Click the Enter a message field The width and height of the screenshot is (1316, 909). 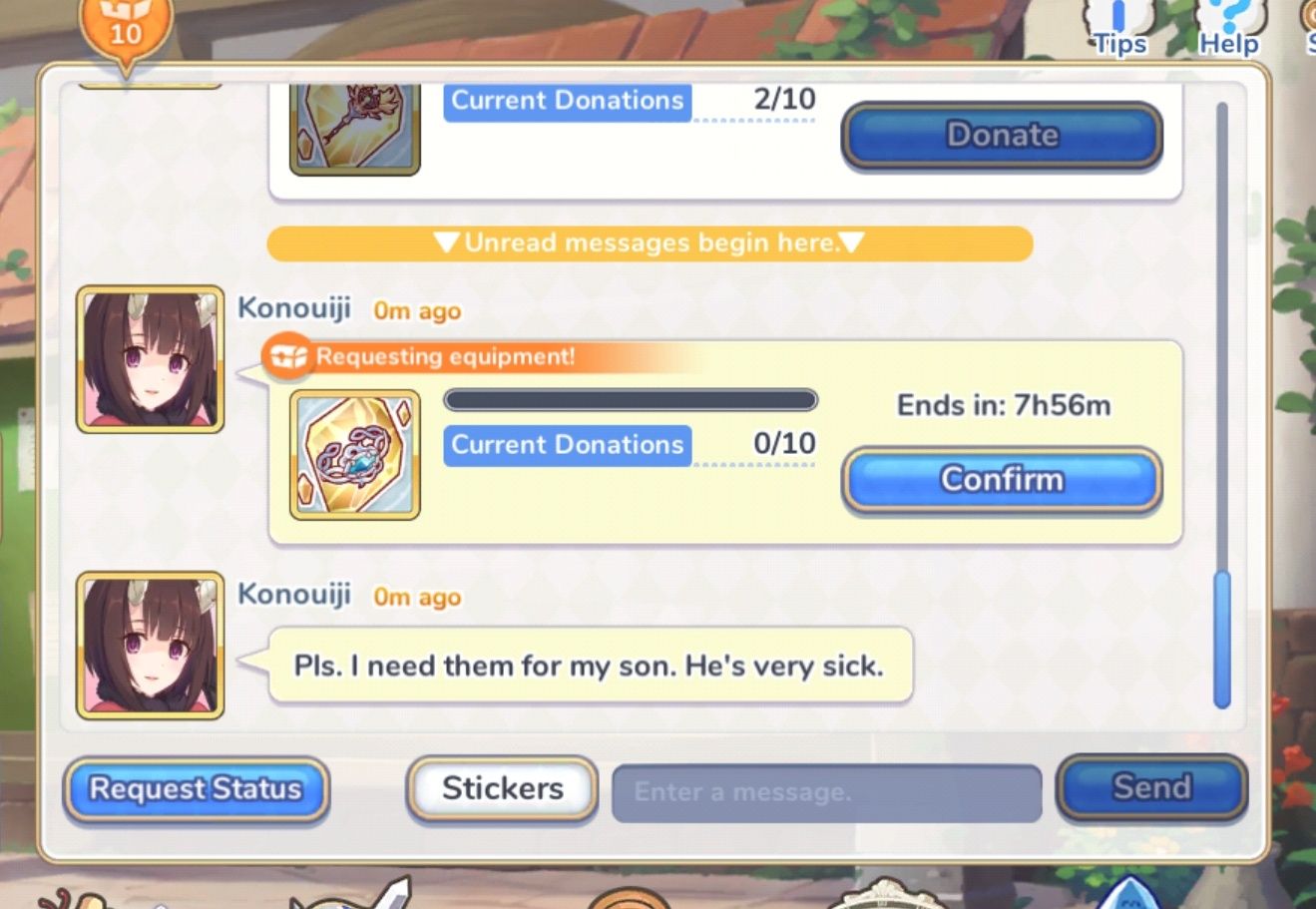point(826,791)
